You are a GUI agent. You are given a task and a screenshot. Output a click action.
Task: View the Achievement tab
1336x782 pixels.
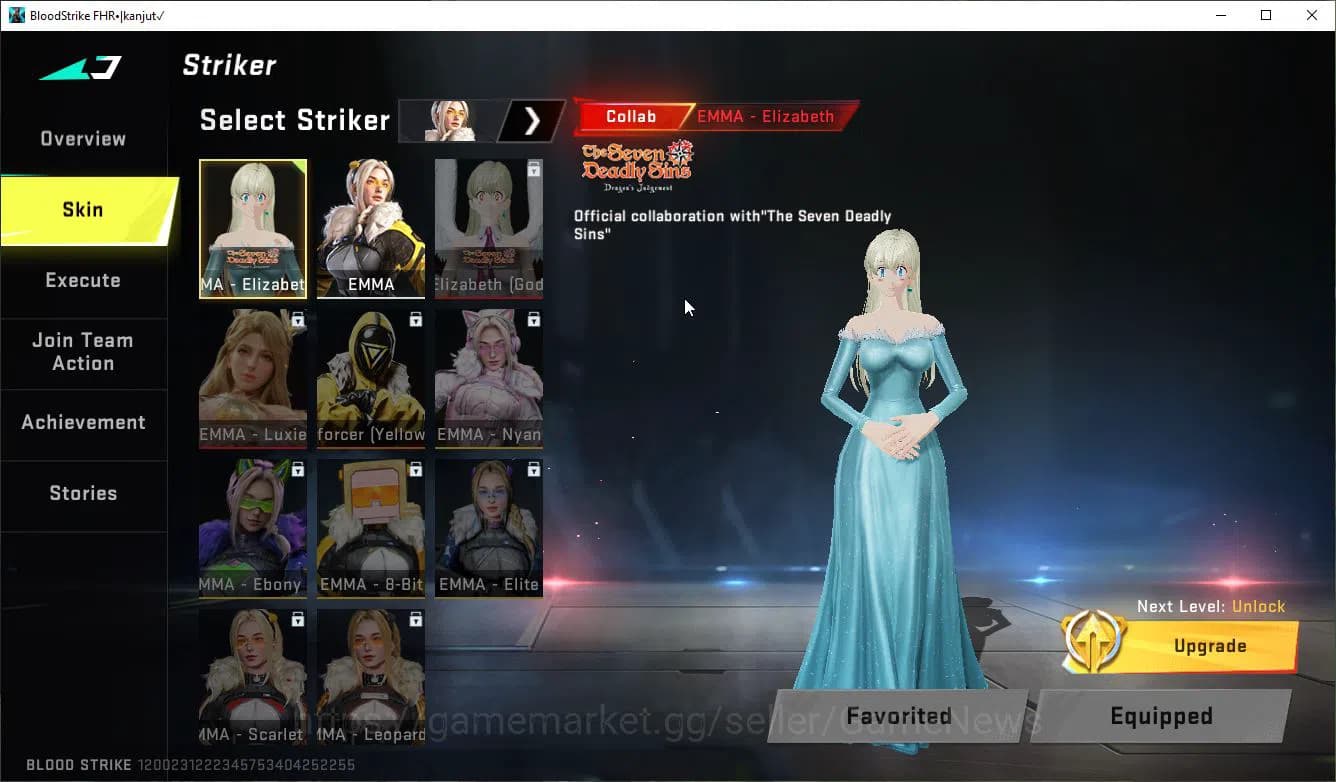[x=84, y=422]
